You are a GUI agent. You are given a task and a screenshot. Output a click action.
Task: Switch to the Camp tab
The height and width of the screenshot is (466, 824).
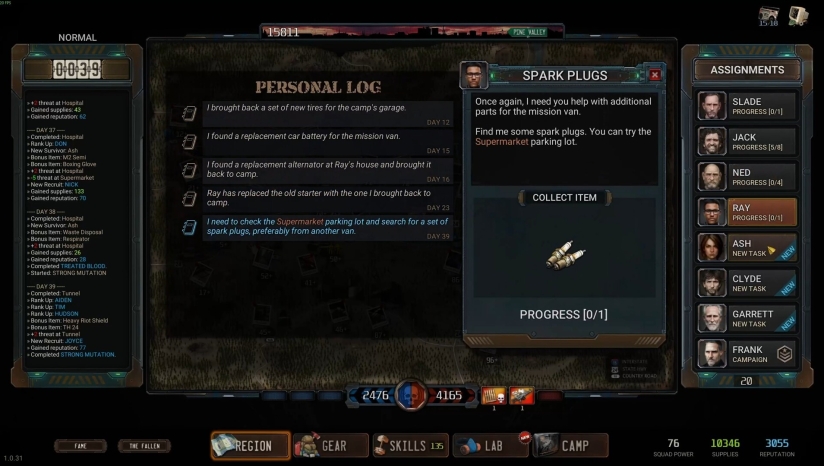point(570,445)
